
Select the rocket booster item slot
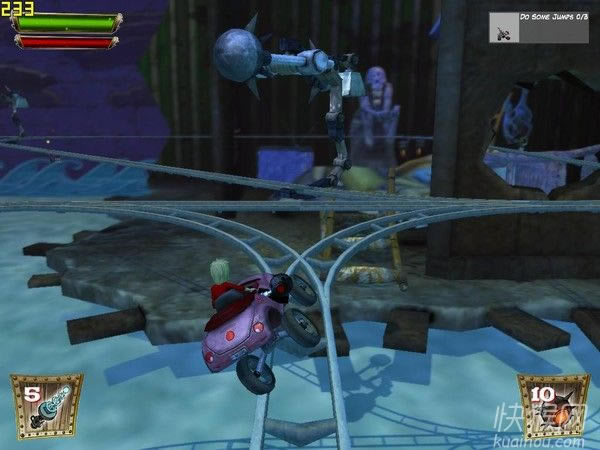[x=46, y=406]
